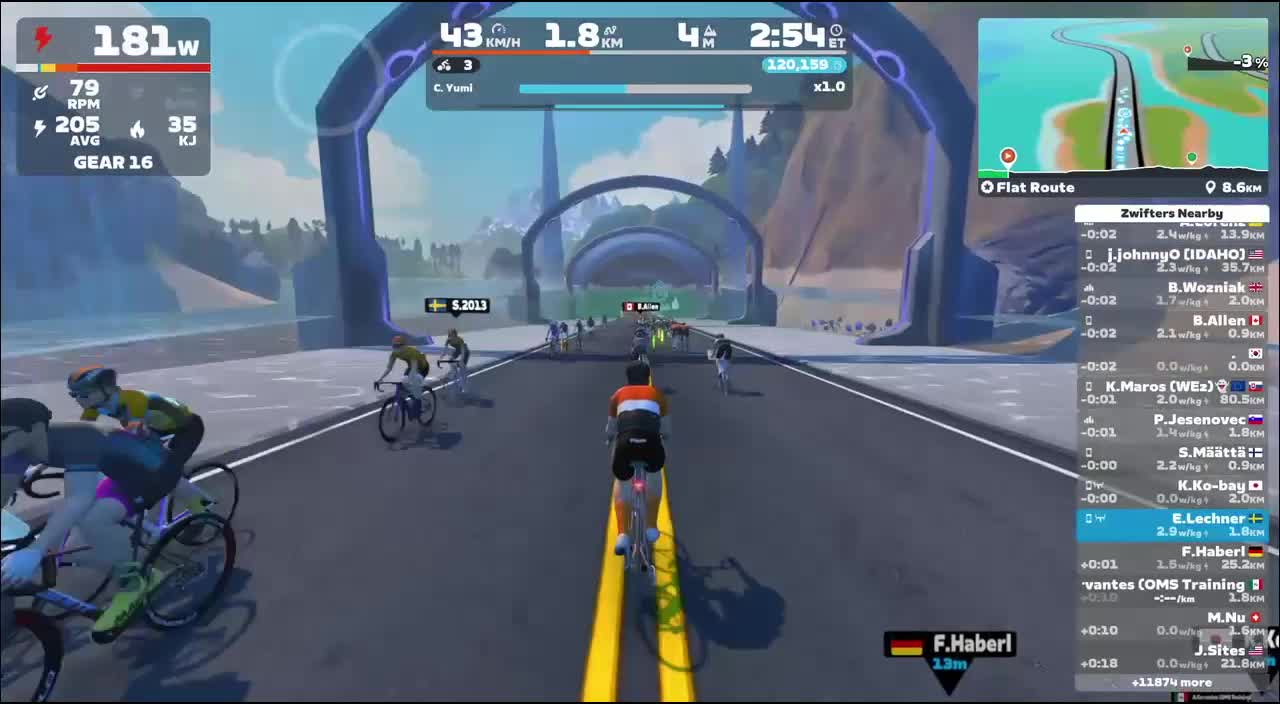The image size is (1280, 704).
Task: Select B.Allen in the rider list
Action: pyautogui.click(x=1172, y=326)
